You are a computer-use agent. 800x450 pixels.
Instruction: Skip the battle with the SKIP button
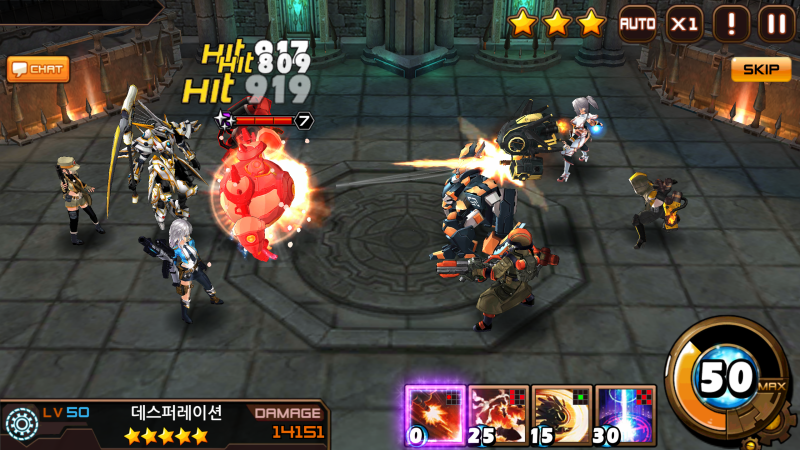pyautogui.click(x=761, y=69)
